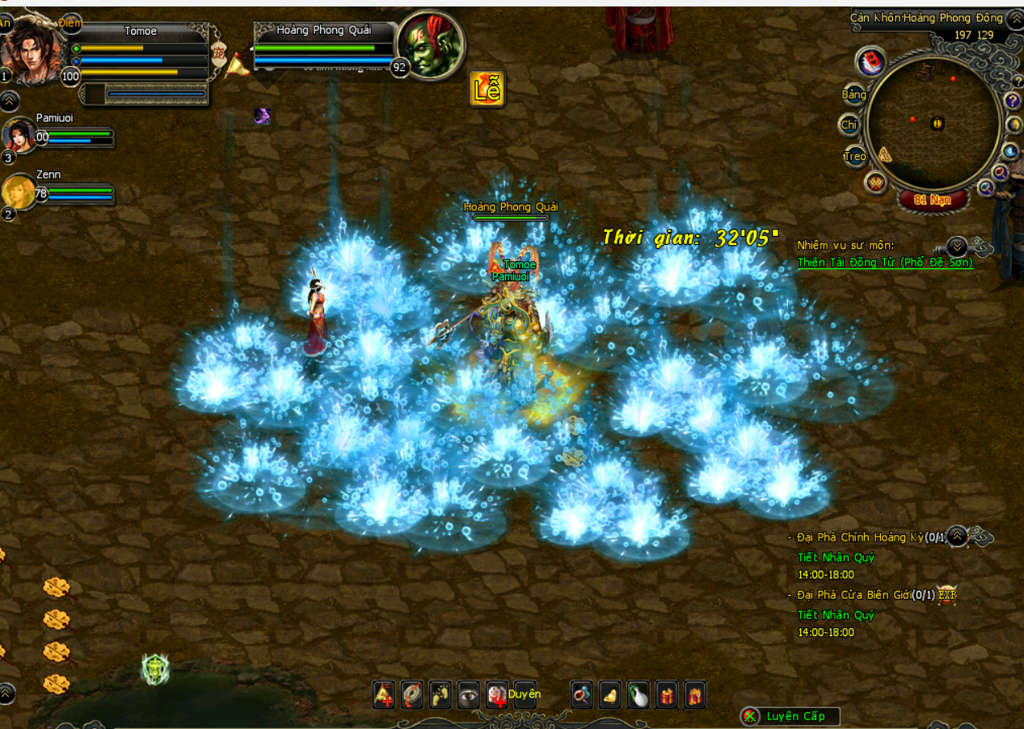Click the red Bí Nạn button
This screenshot has width=1024, height=729.
(932, 199)
